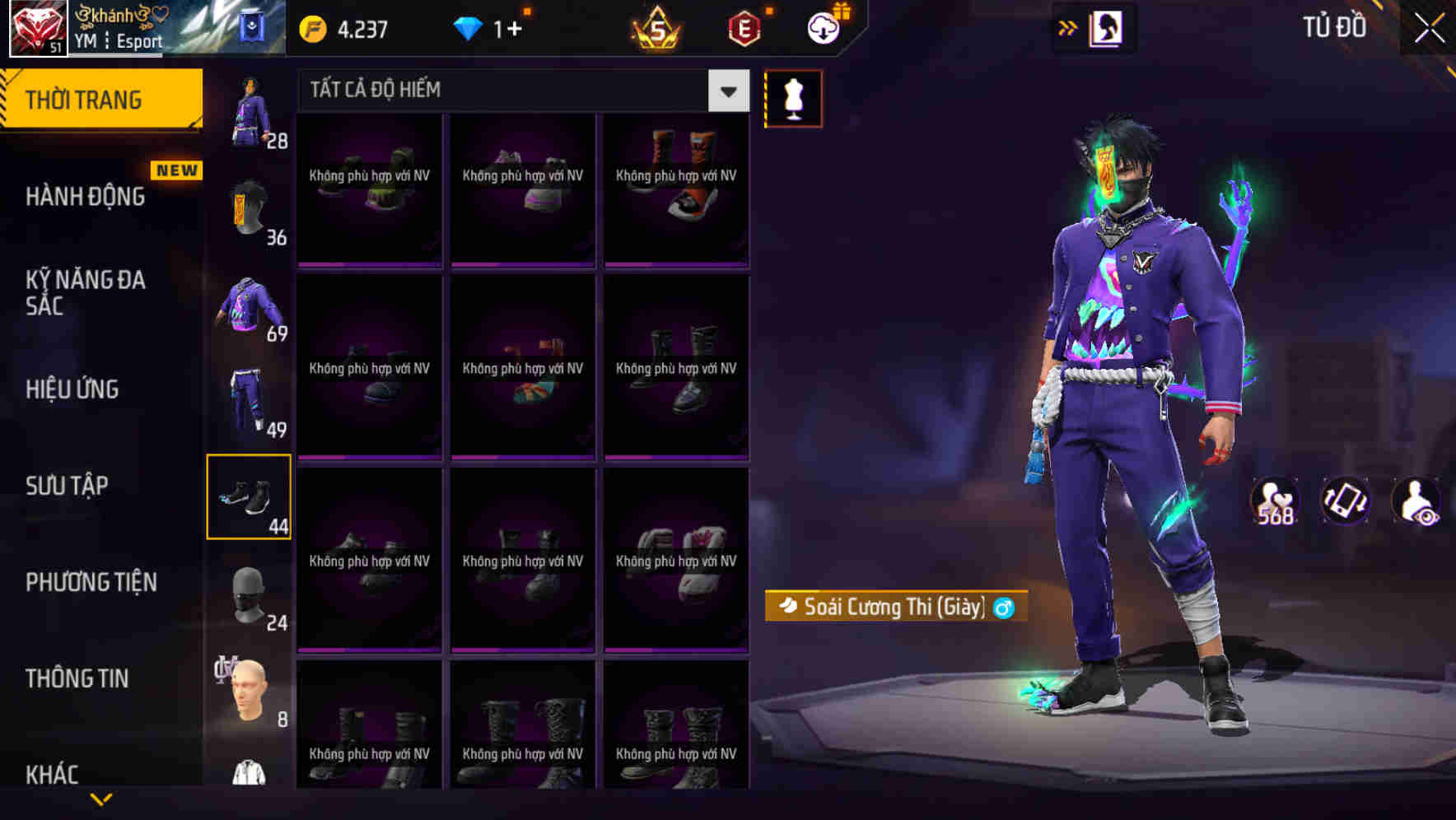This screenshot has height=820, width=1456.
Task: Click the mannequin outfit preview icon
Action: [x=793, y=98]
